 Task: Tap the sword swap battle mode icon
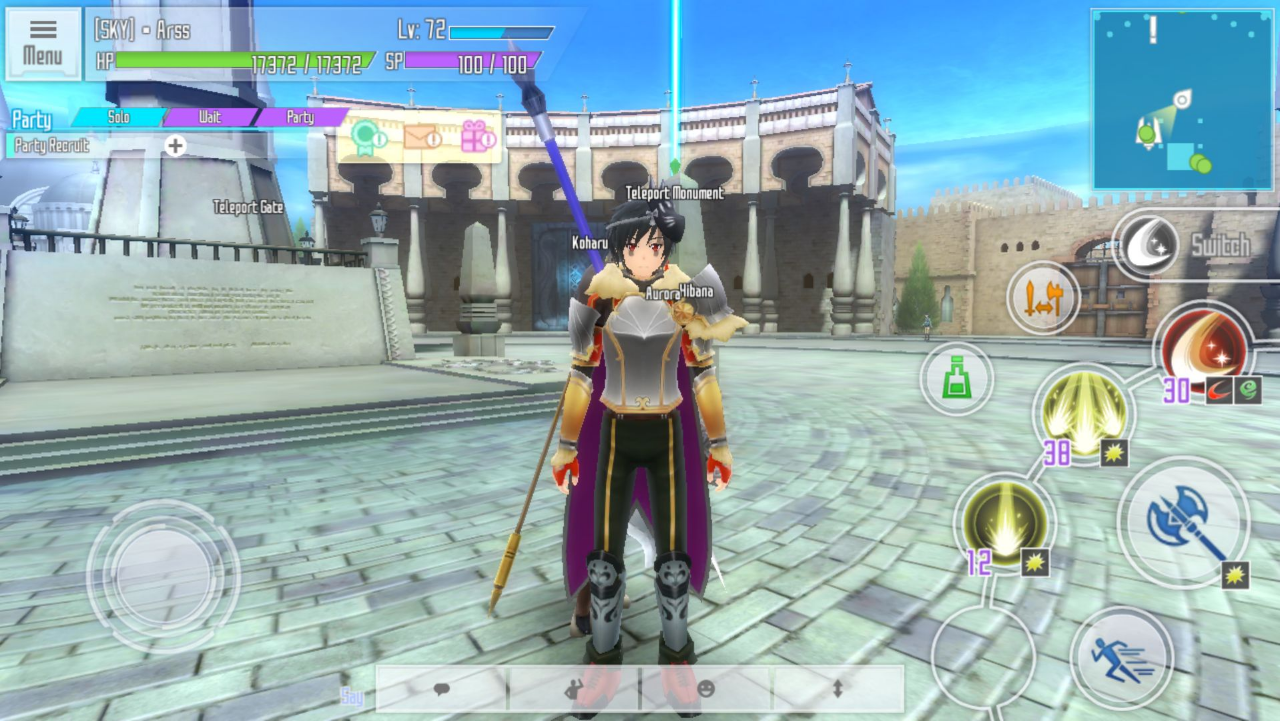tap(1040, 299)
